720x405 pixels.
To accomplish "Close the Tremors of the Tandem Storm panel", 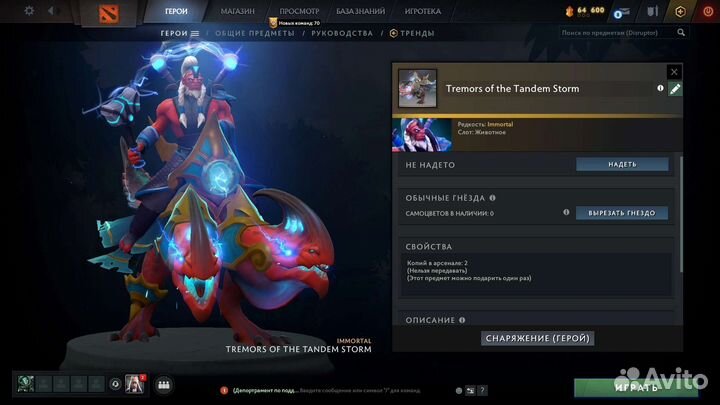I will (674, 72).
